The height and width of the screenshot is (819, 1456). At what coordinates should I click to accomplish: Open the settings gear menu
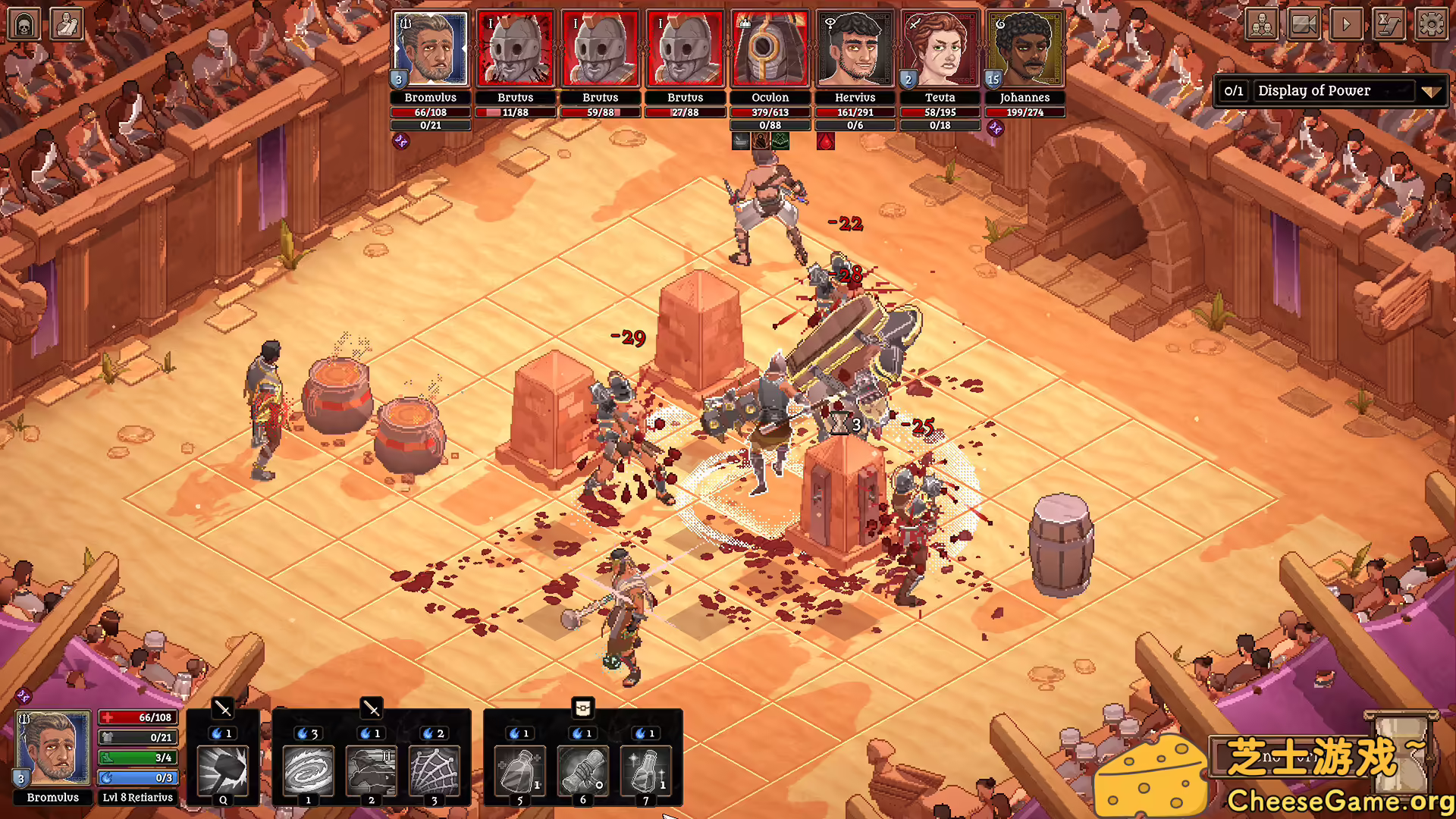click(x=1431, y=25)
